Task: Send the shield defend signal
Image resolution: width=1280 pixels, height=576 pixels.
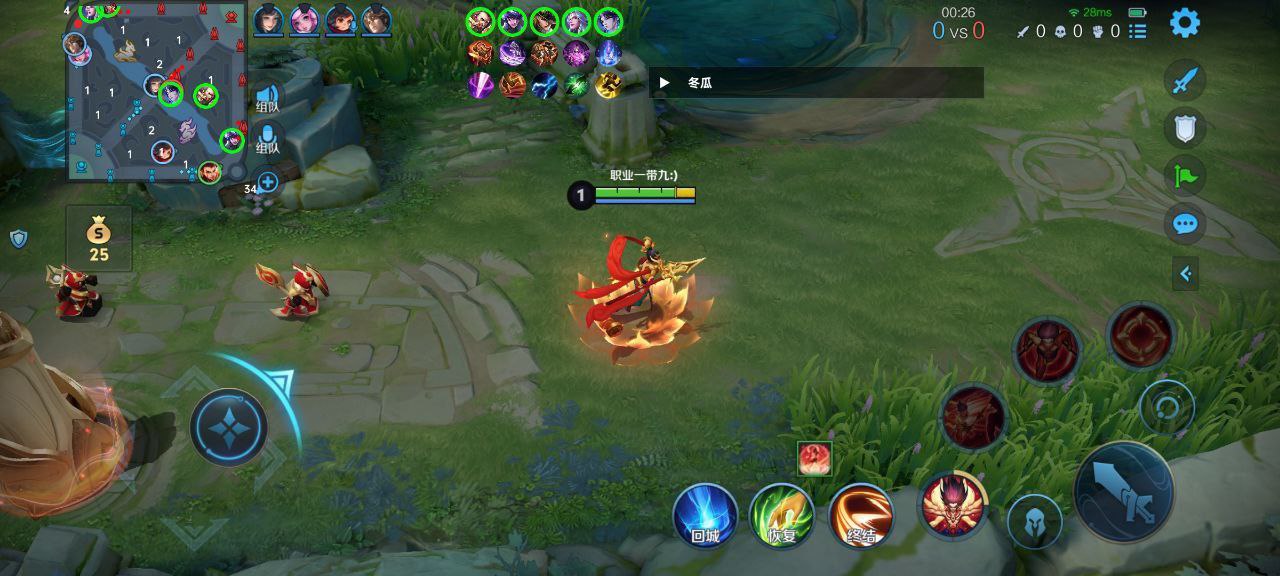Action: (x=1185, y=128)
